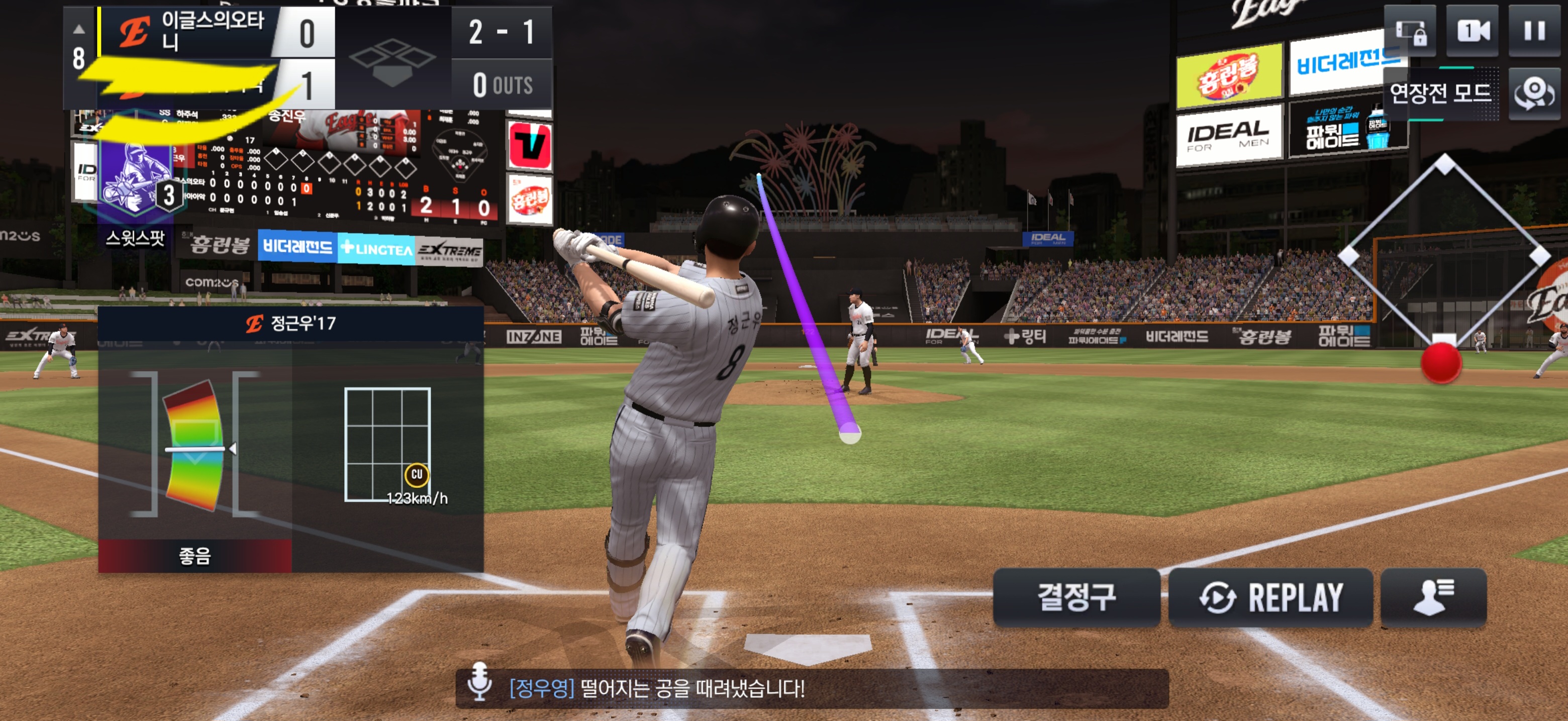Viewport: 1568px width, 721px height.
Task: Tap the rotating ball mode icon
Action: pos(1533,93)
